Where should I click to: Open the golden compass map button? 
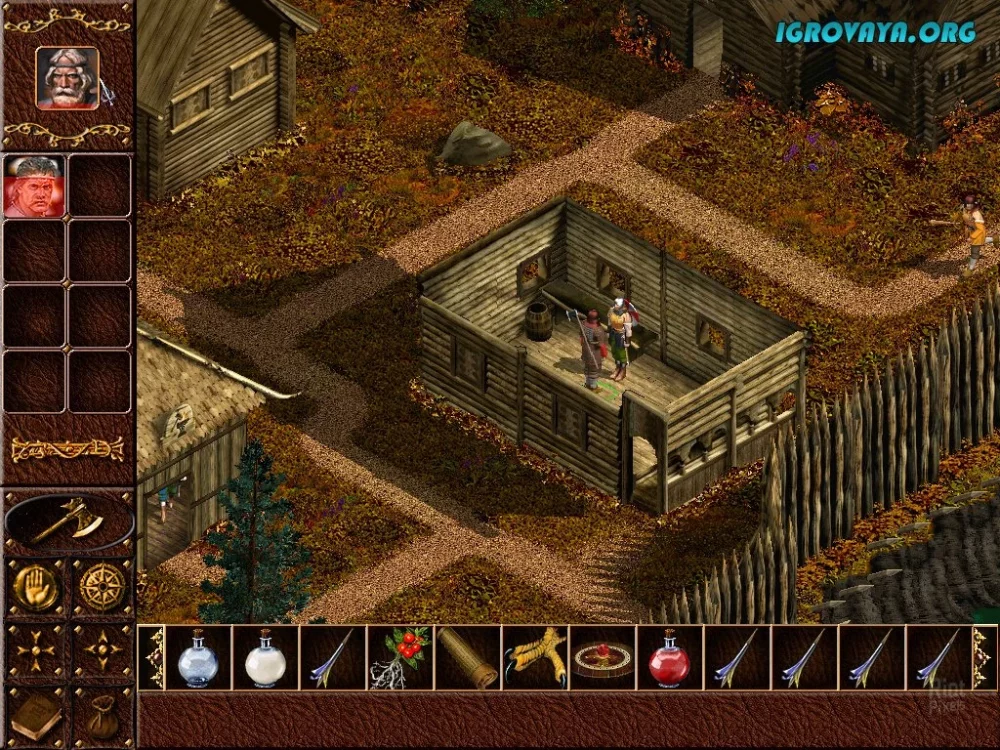(101, 588)
